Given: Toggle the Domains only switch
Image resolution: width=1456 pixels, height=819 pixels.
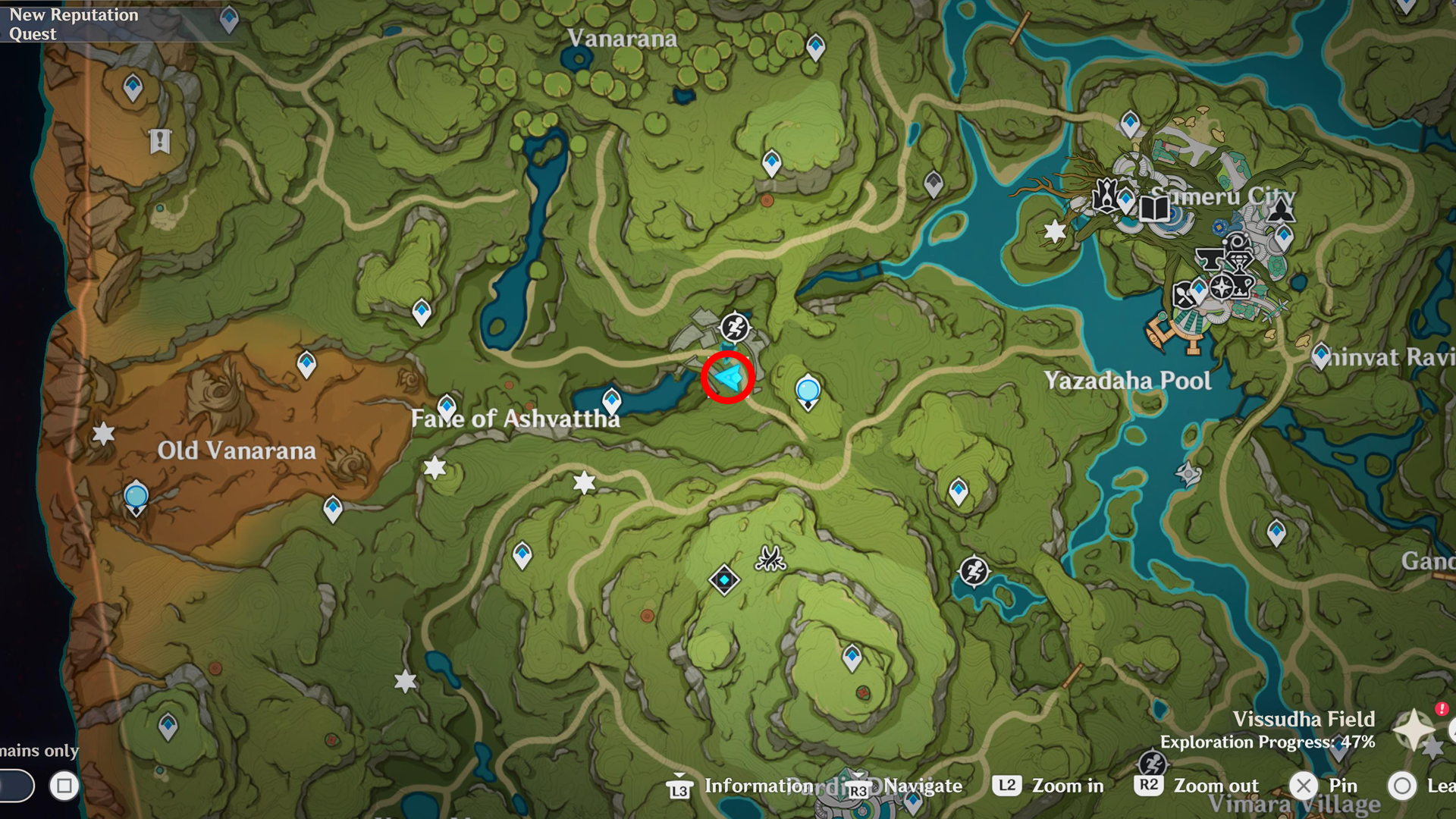Looking at the screenshot, I should pos(15,786).
